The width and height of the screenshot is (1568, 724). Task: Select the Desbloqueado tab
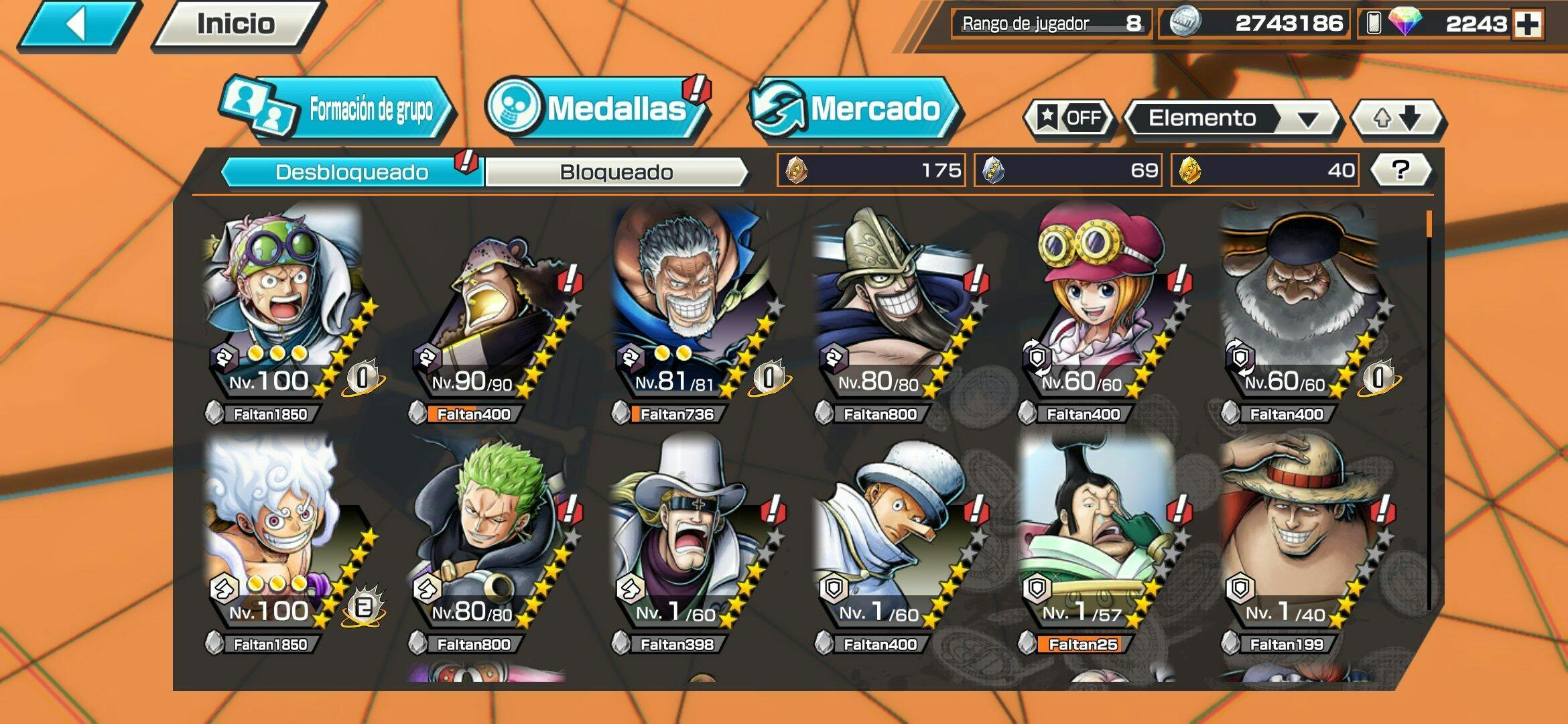pyautogui.click(x=351, y=172)
